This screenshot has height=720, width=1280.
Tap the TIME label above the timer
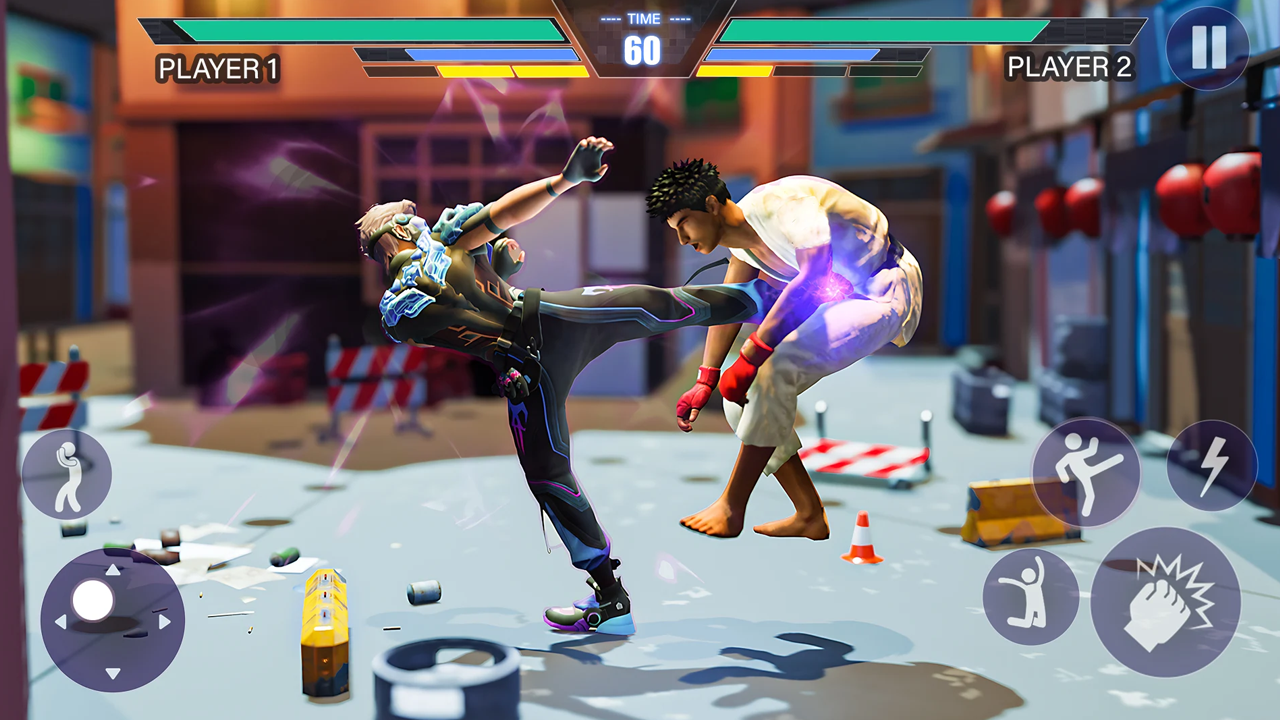click(x=644, y=17)
